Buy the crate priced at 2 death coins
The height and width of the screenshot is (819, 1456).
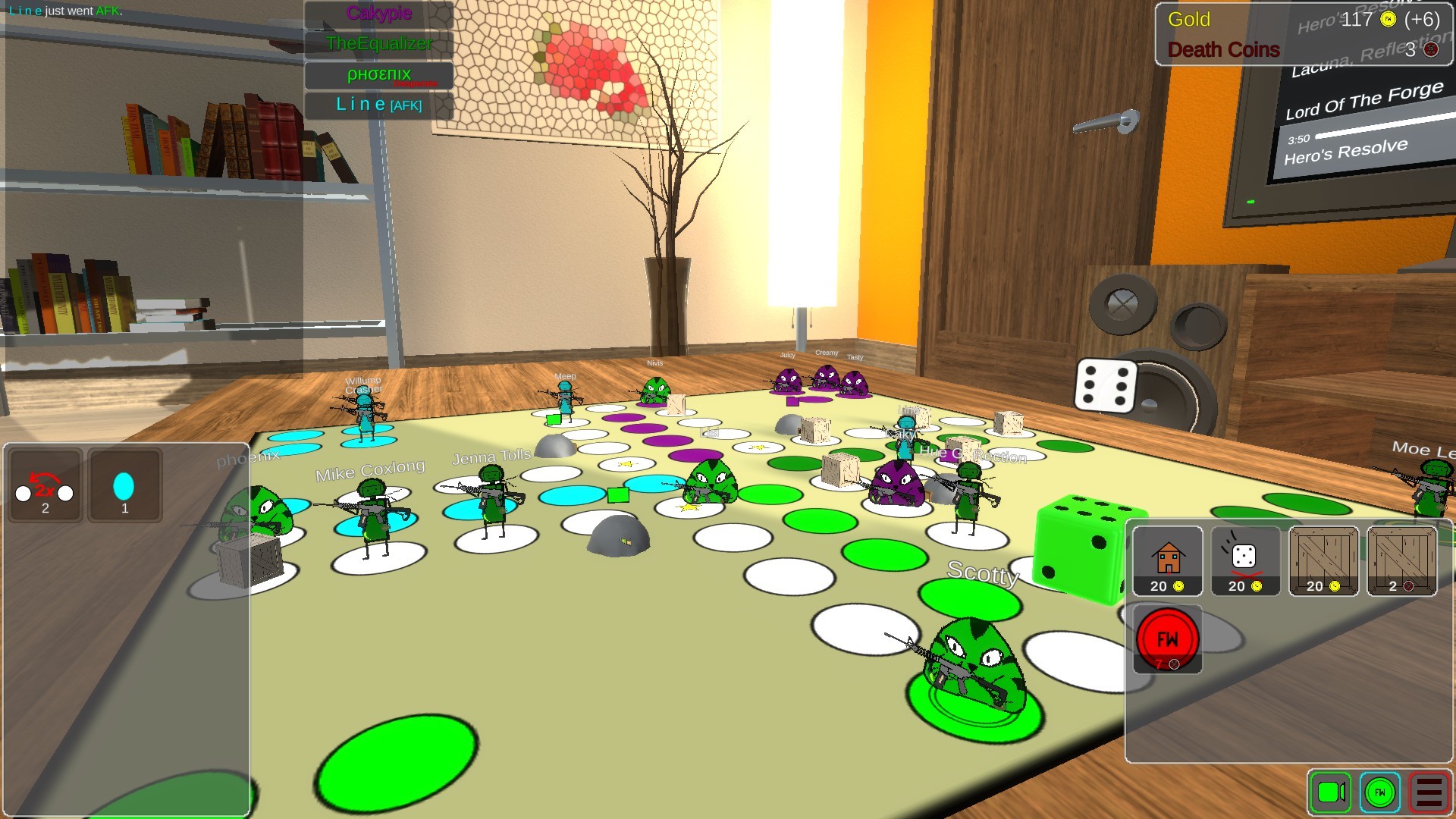pyautogui.click(x=1403, y=559)
